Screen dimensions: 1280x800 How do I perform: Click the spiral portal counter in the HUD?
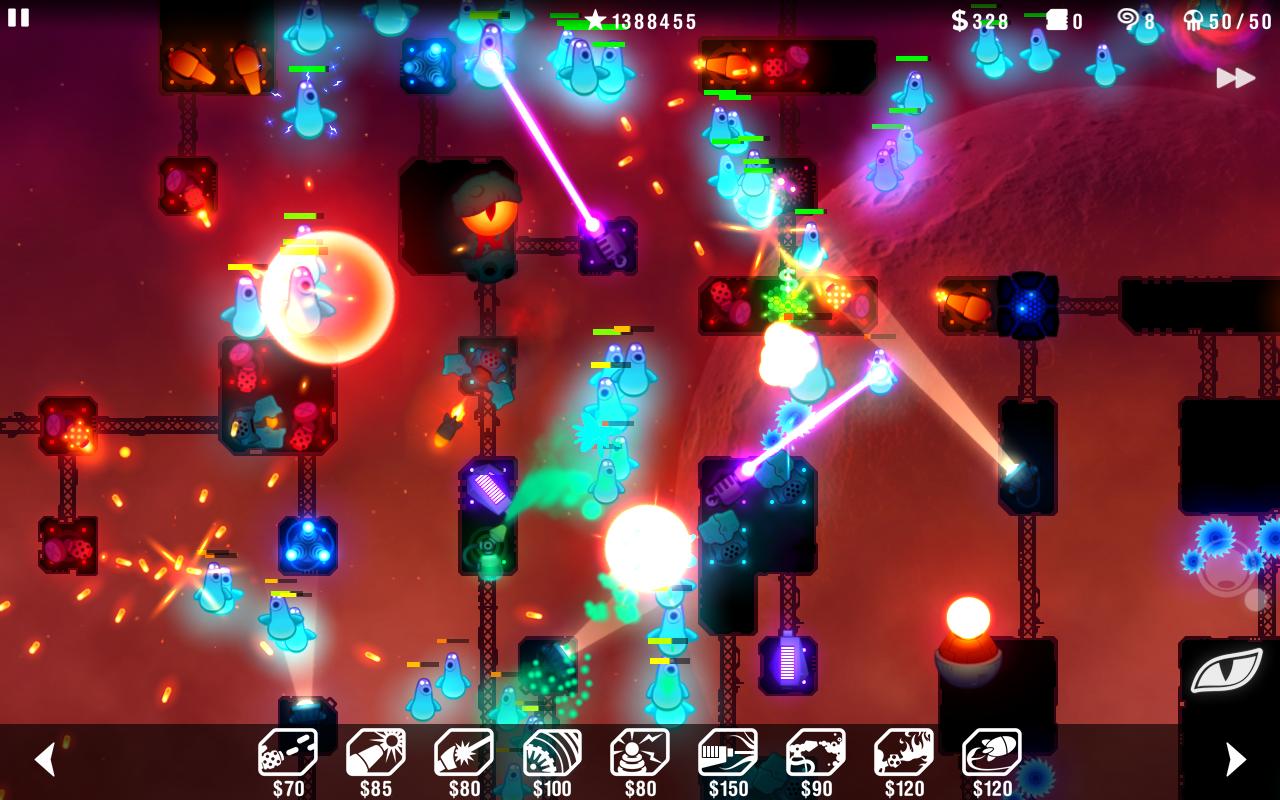(1134, 20)
